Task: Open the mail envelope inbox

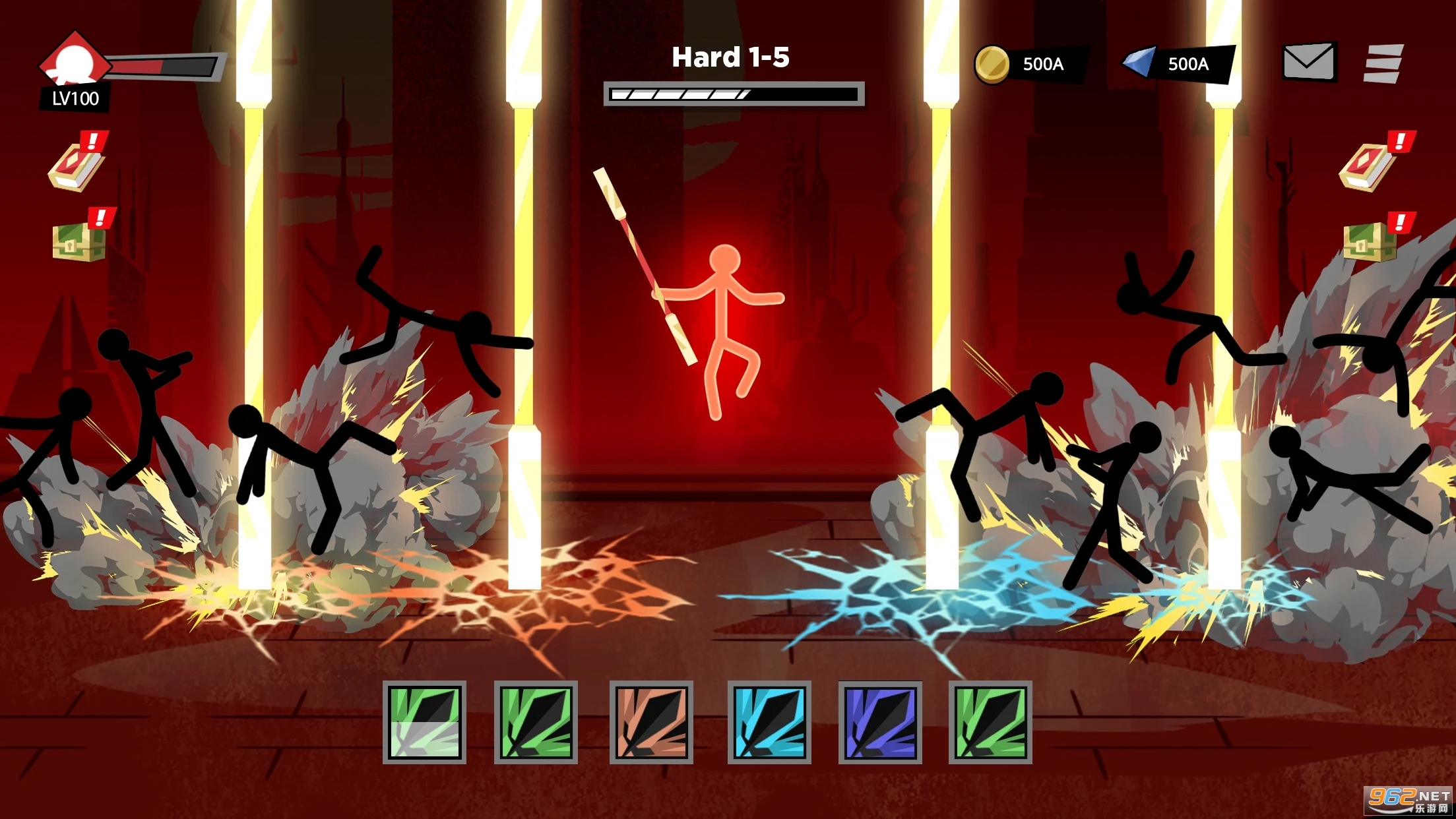Action: click(1309, 62)
